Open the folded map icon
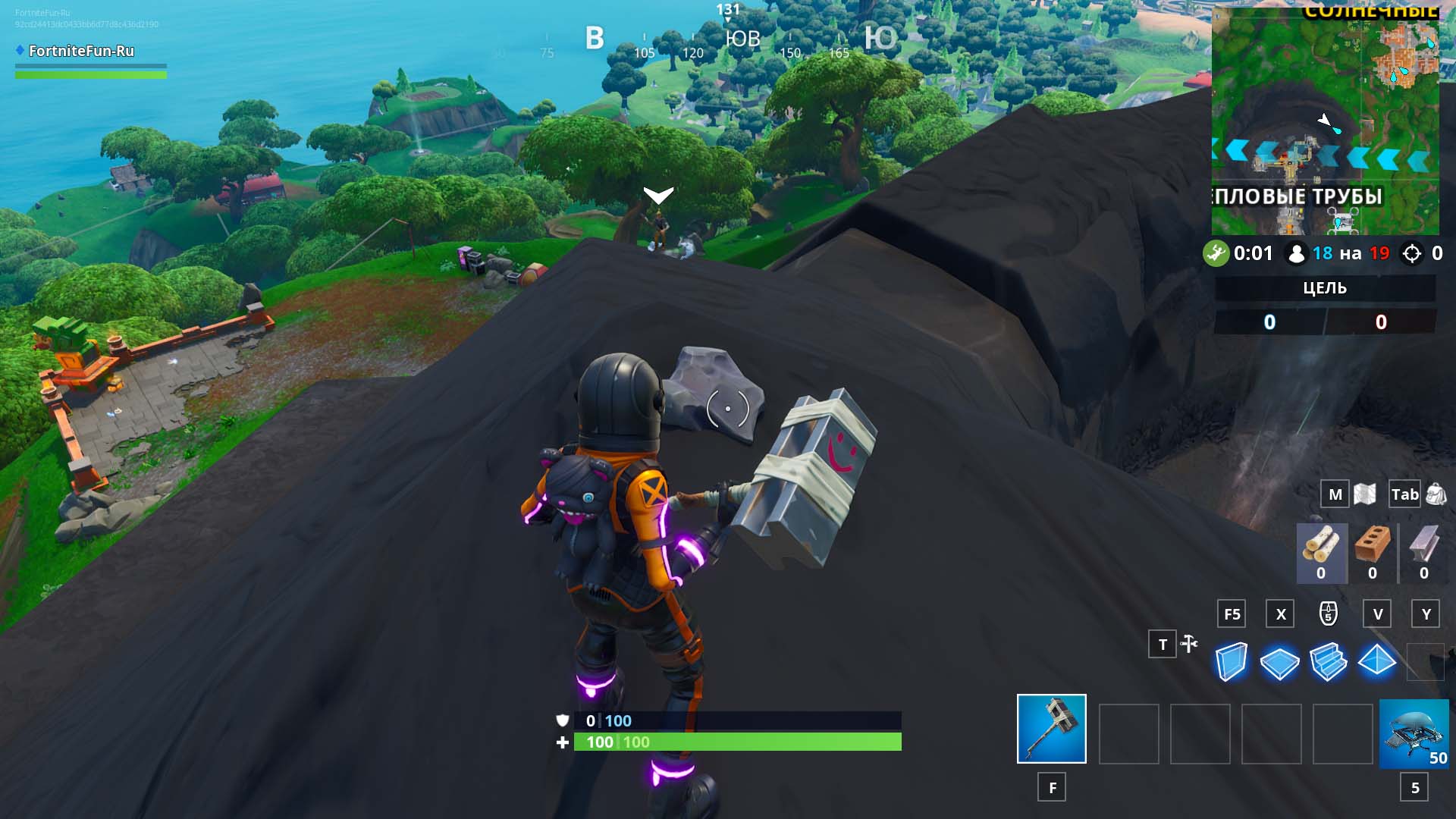This screenshot has width=1456, height=819. [1364, 494]
